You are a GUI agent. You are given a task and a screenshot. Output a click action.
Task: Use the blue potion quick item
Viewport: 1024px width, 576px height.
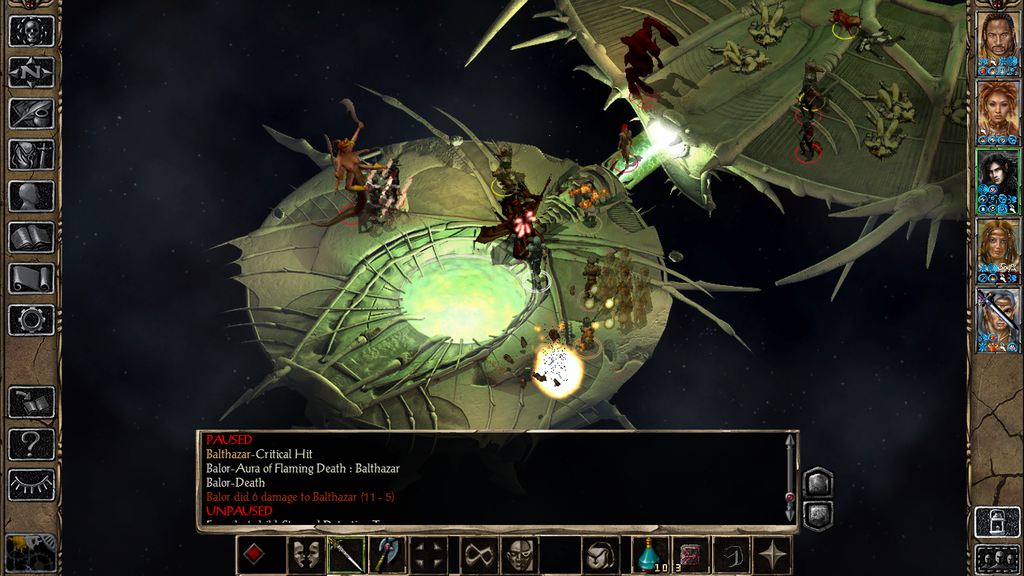pos(648,555)
